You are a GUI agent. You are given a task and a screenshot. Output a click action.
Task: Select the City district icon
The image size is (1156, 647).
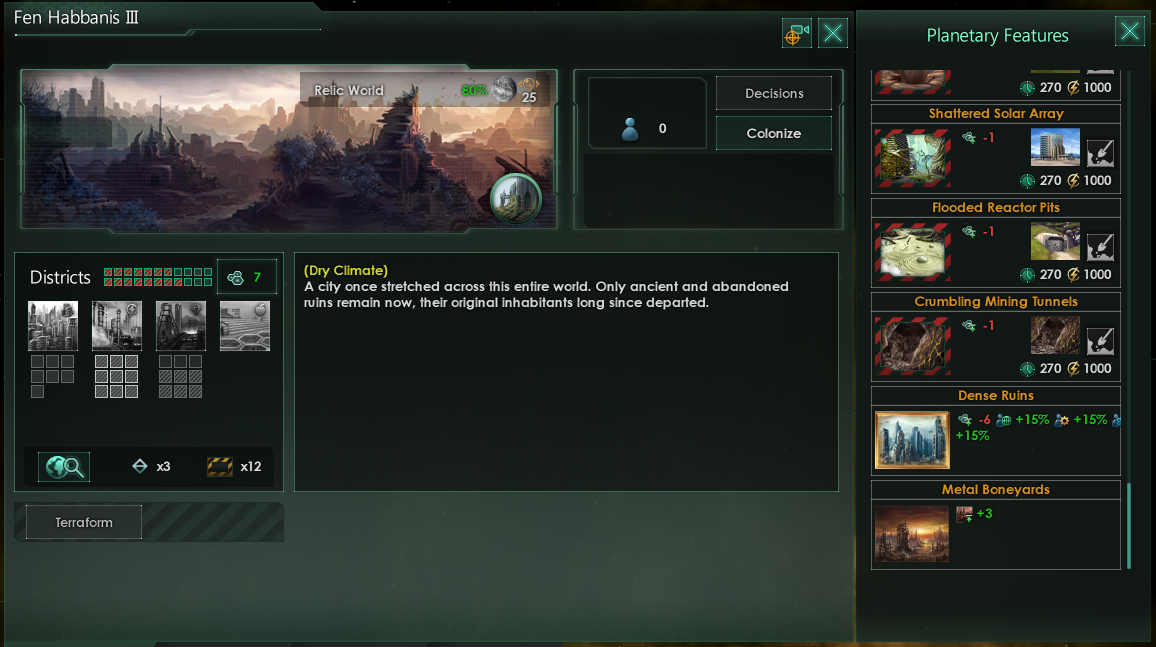point(53,326)
